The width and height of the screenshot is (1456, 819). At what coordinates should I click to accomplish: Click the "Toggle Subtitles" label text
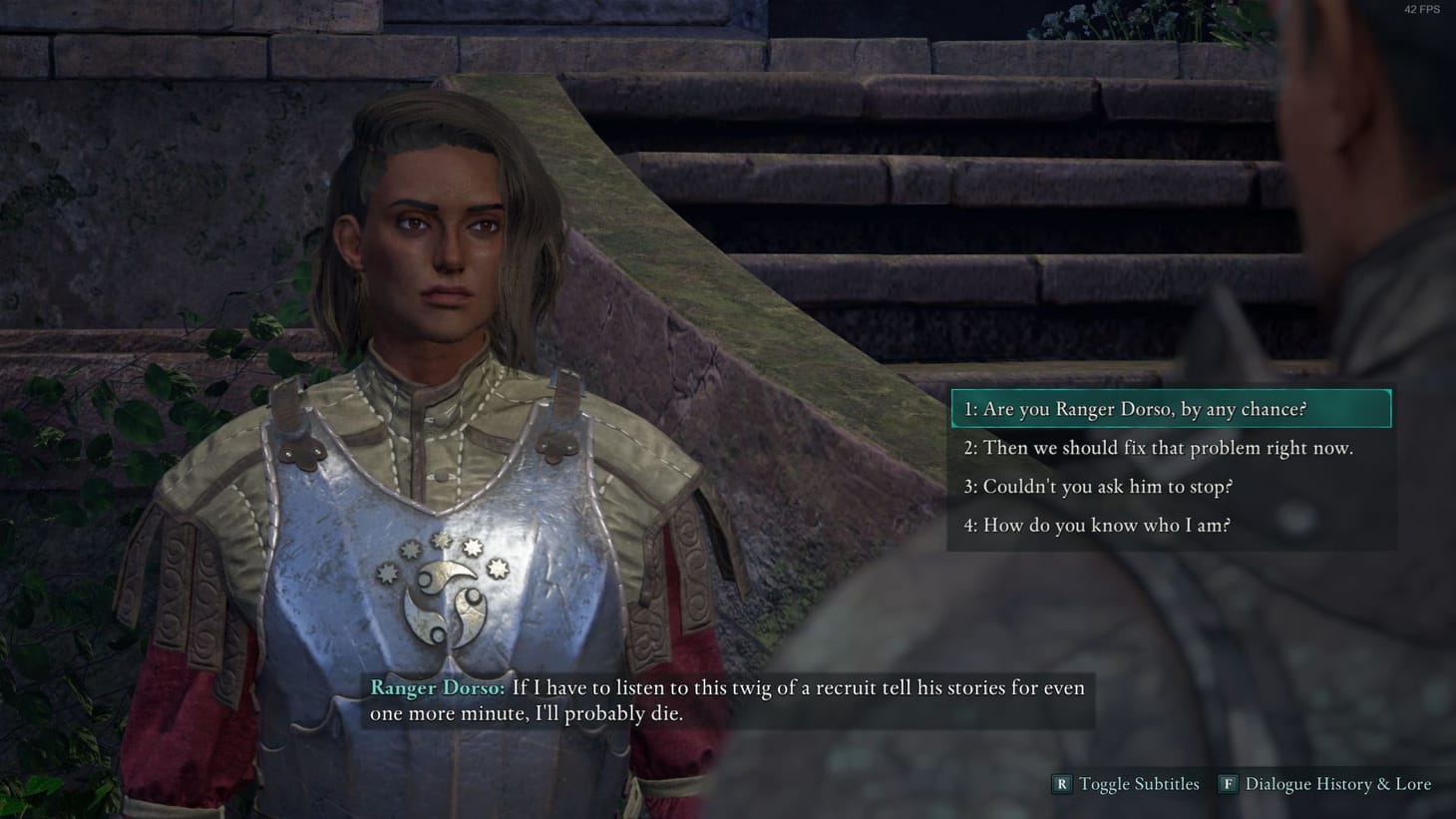1139,784
